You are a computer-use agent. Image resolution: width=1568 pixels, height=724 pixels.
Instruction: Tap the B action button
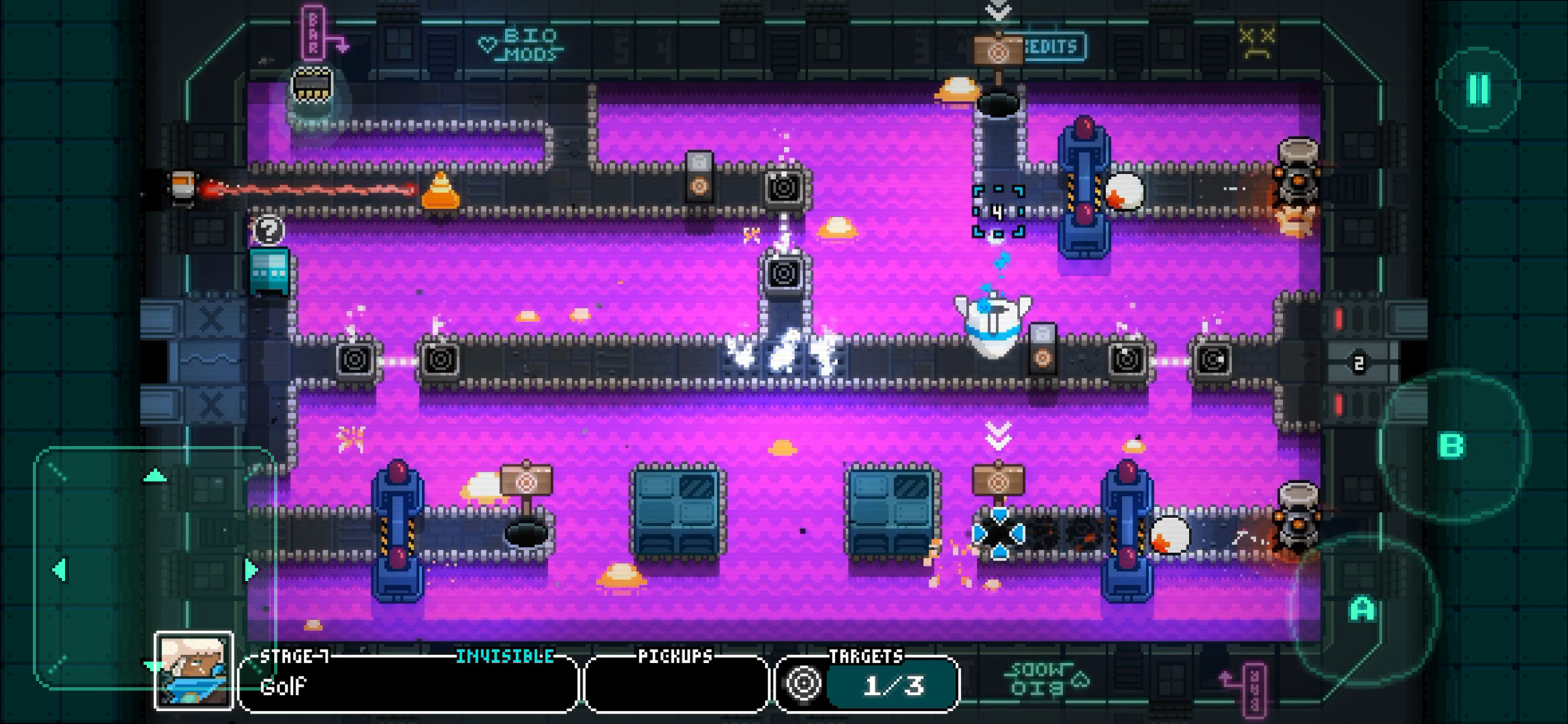click(1451, 446)
